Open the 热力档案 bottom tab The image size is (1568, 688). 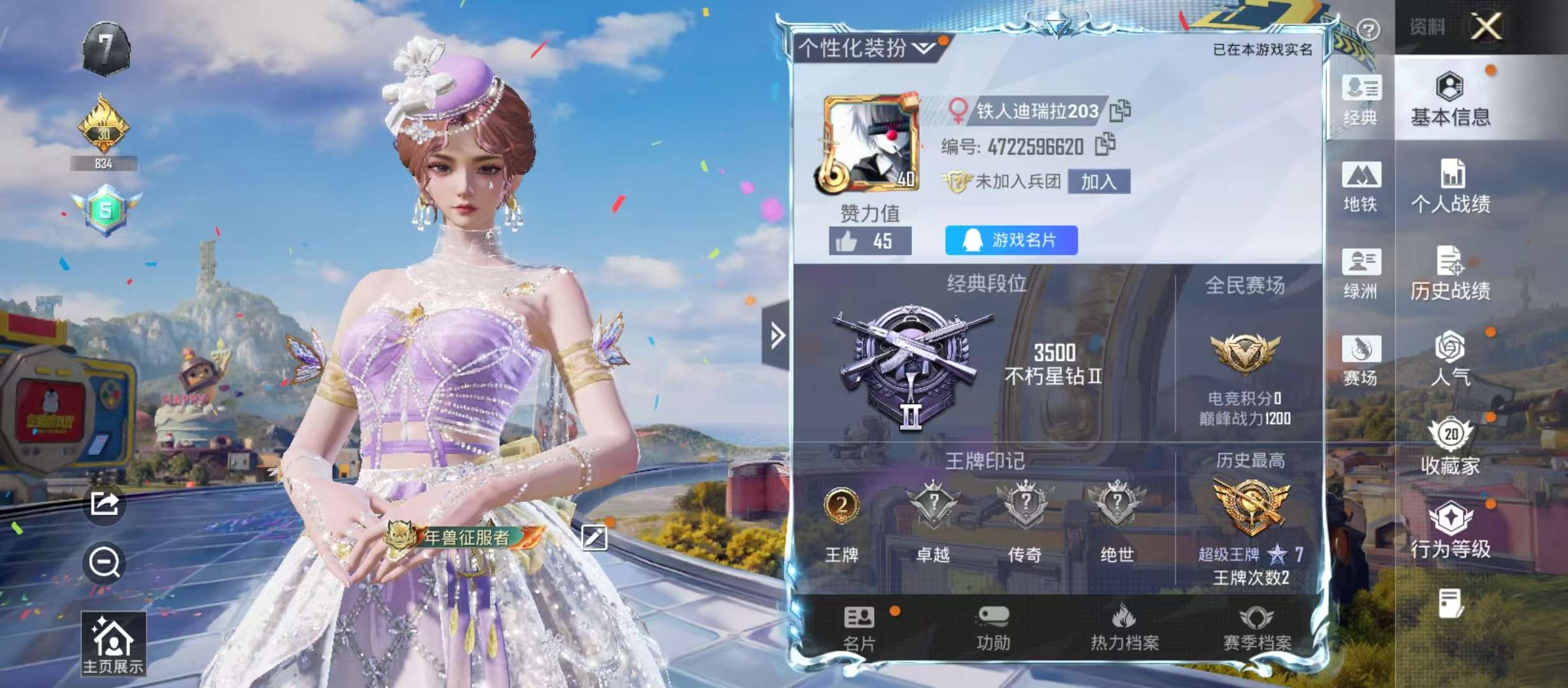pyautogui.click(x=1124, y=628)
